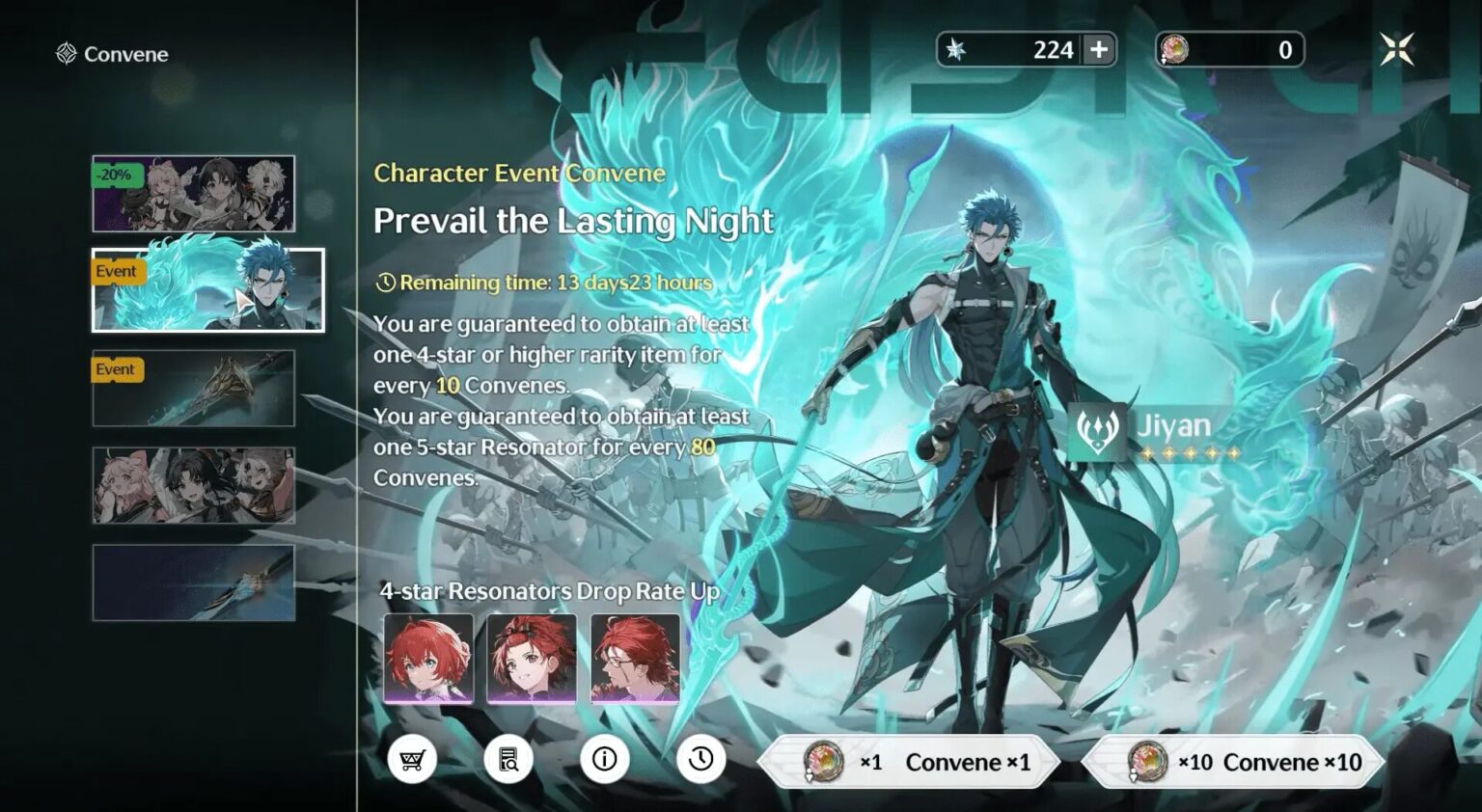Click the Astrite currency star icon
This screenshot has height=812, width=1482.
tap(956, 50)
